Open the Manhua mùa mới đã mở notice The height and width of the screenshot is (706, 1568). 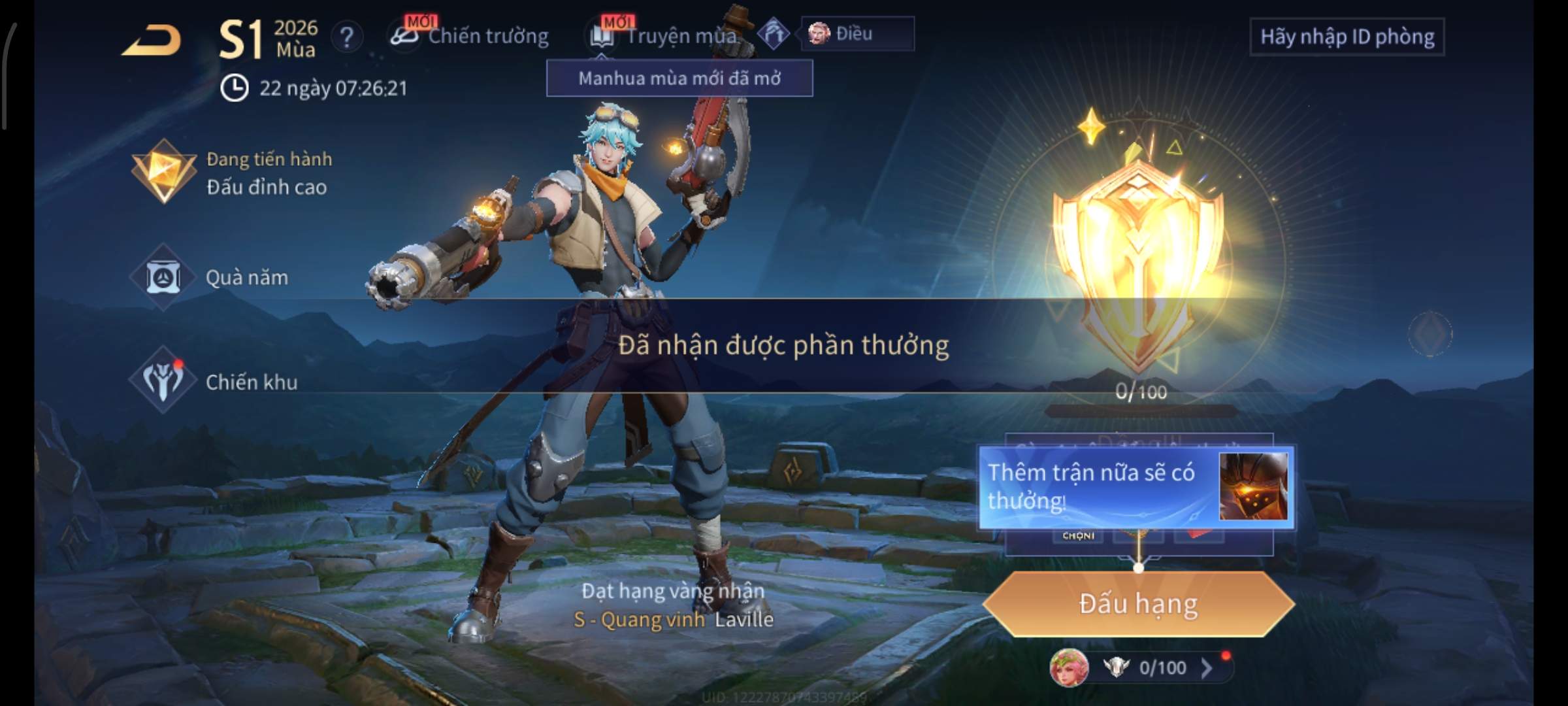point(679,78)
